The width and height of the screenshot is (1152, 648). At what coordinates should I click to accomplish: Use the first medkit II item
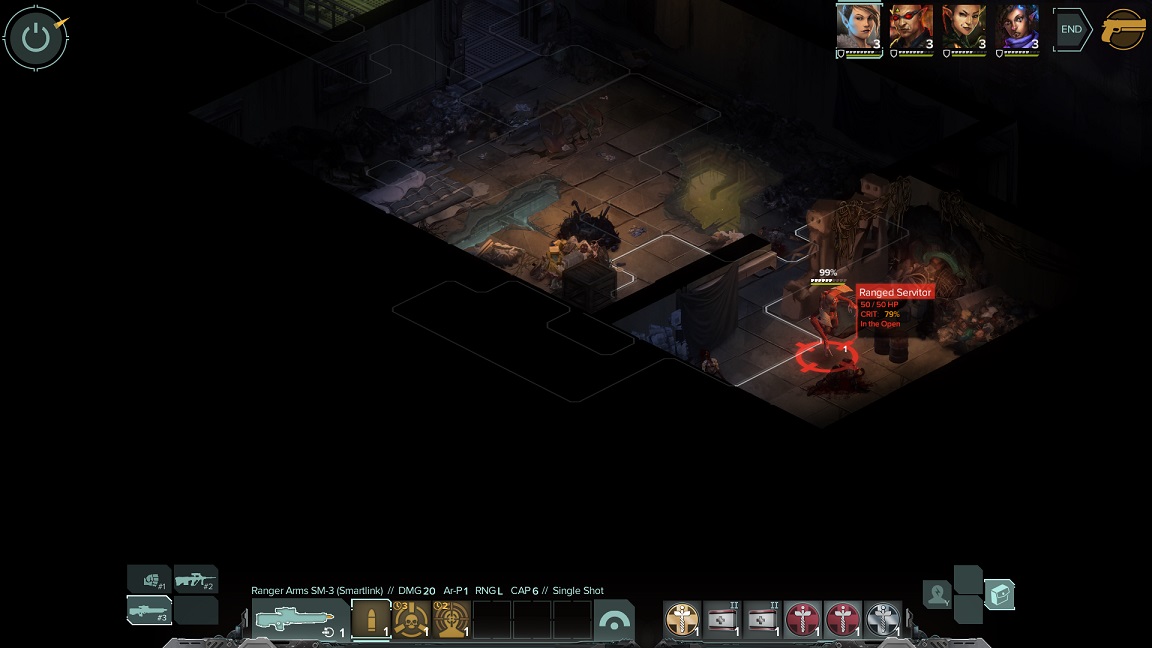[x=723, y=620]
